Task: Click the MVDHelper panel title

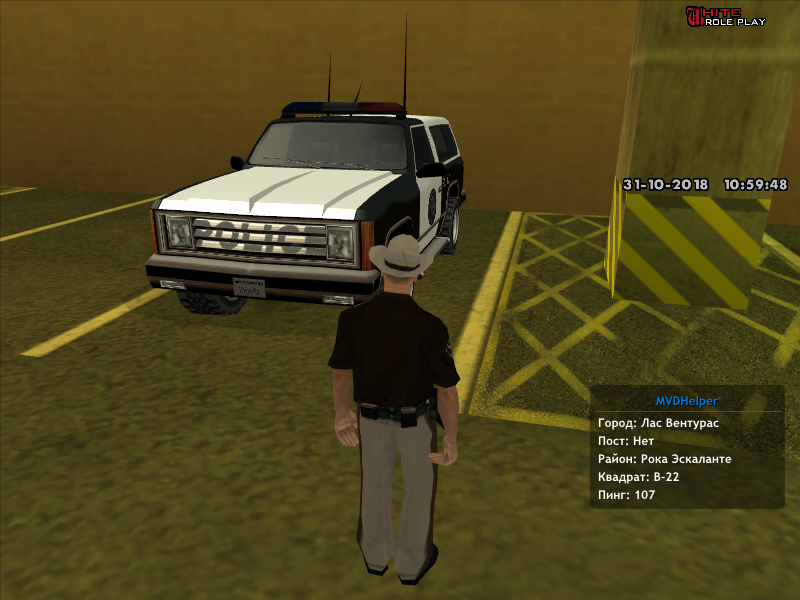Action: (x=686, y=401)
